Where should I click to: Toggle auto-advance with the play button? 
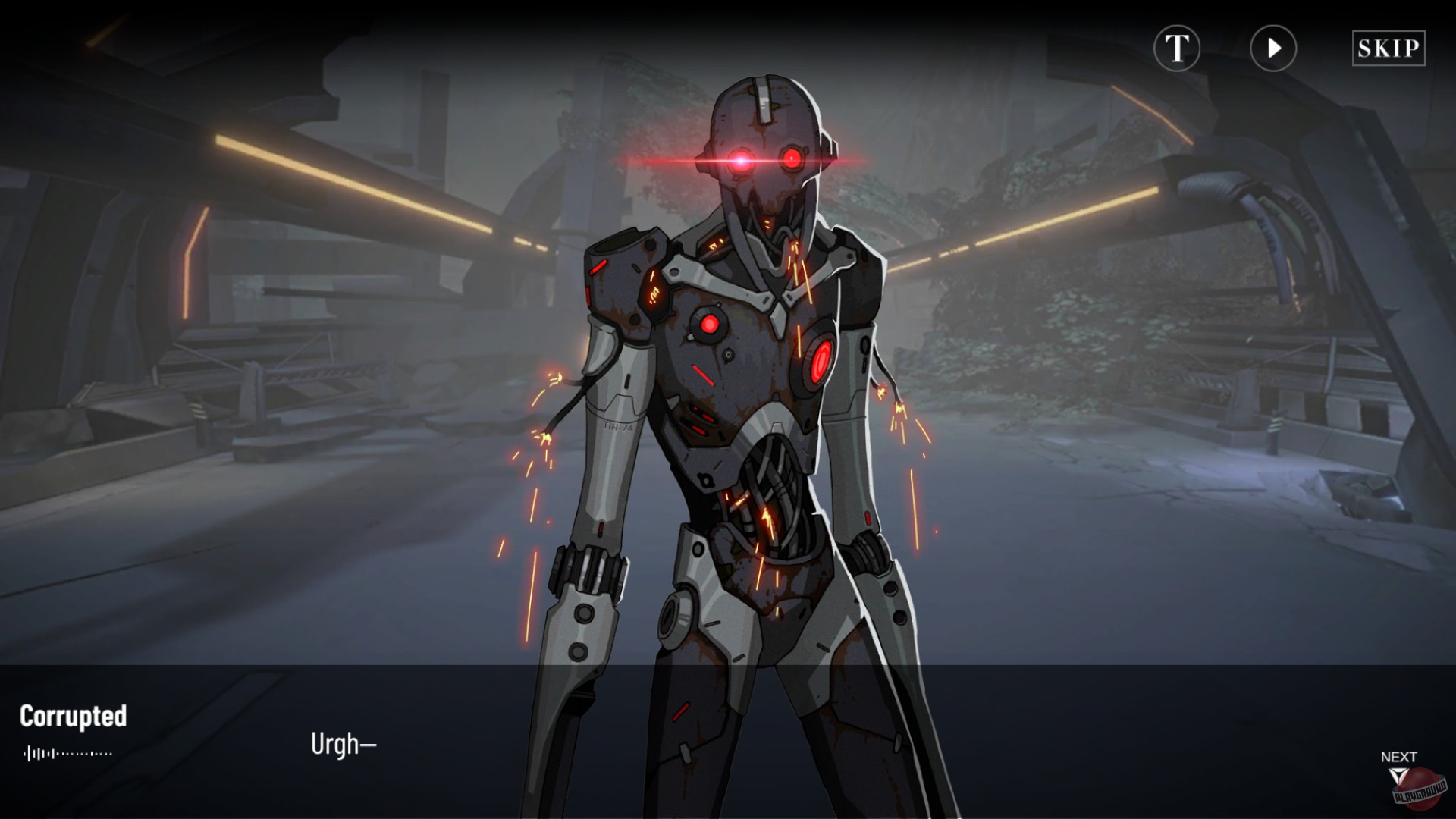coord(1272,49)
